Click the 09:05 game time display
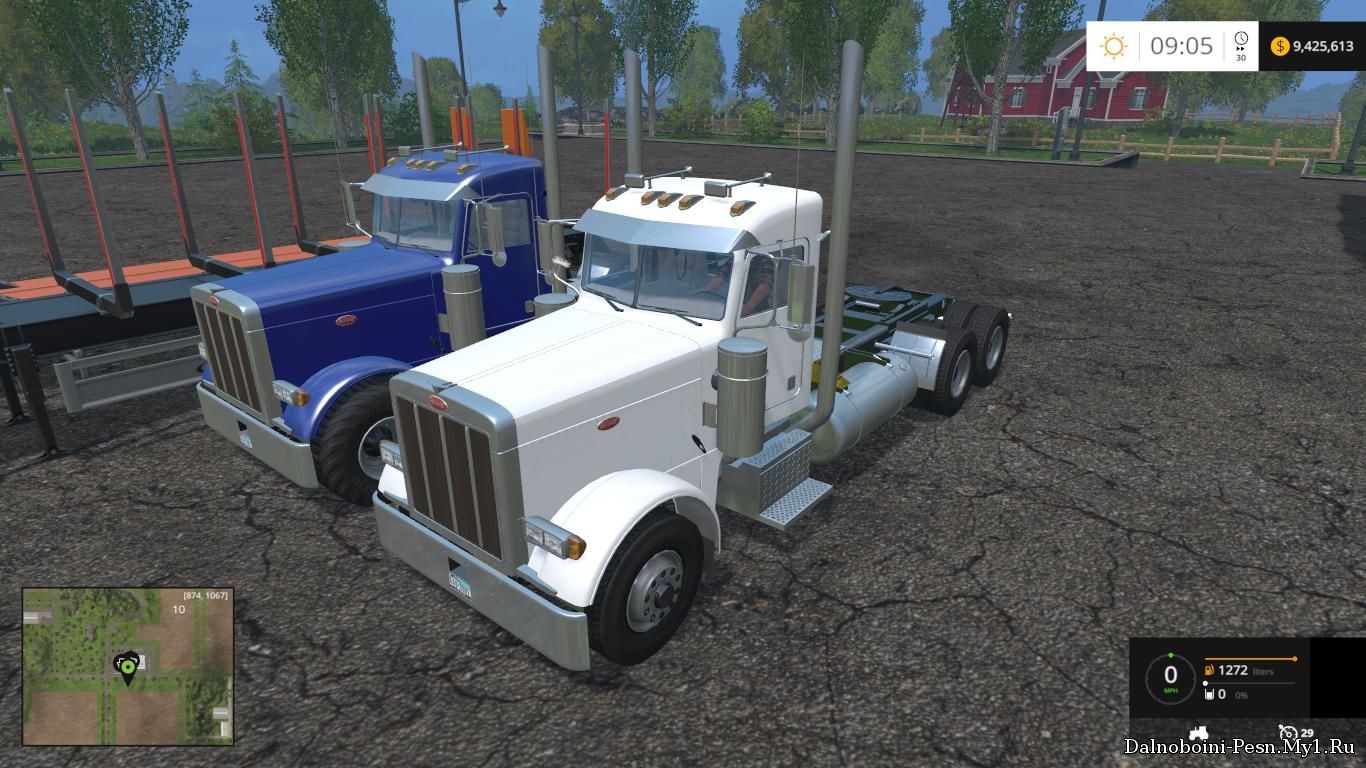The height and width of the screenshot is (768, 1366). [1182, 44]
